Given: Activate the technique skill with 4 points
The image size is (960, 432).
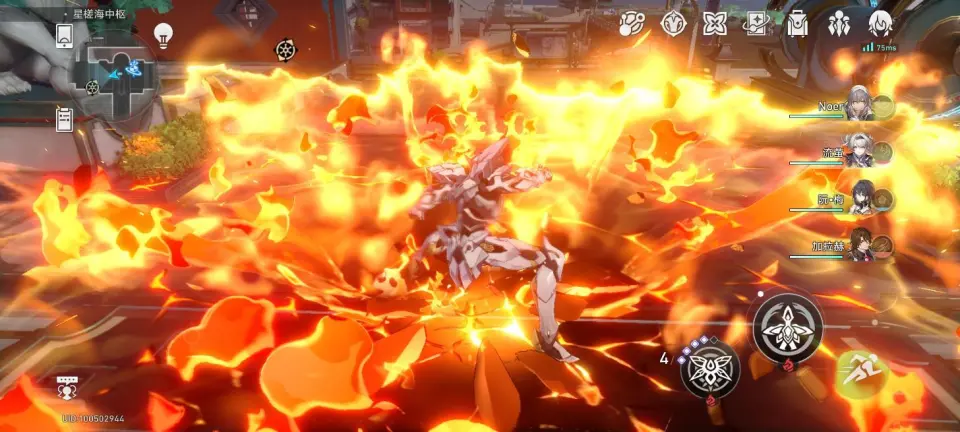Looking at the screenshot, I should pos(710,368).
